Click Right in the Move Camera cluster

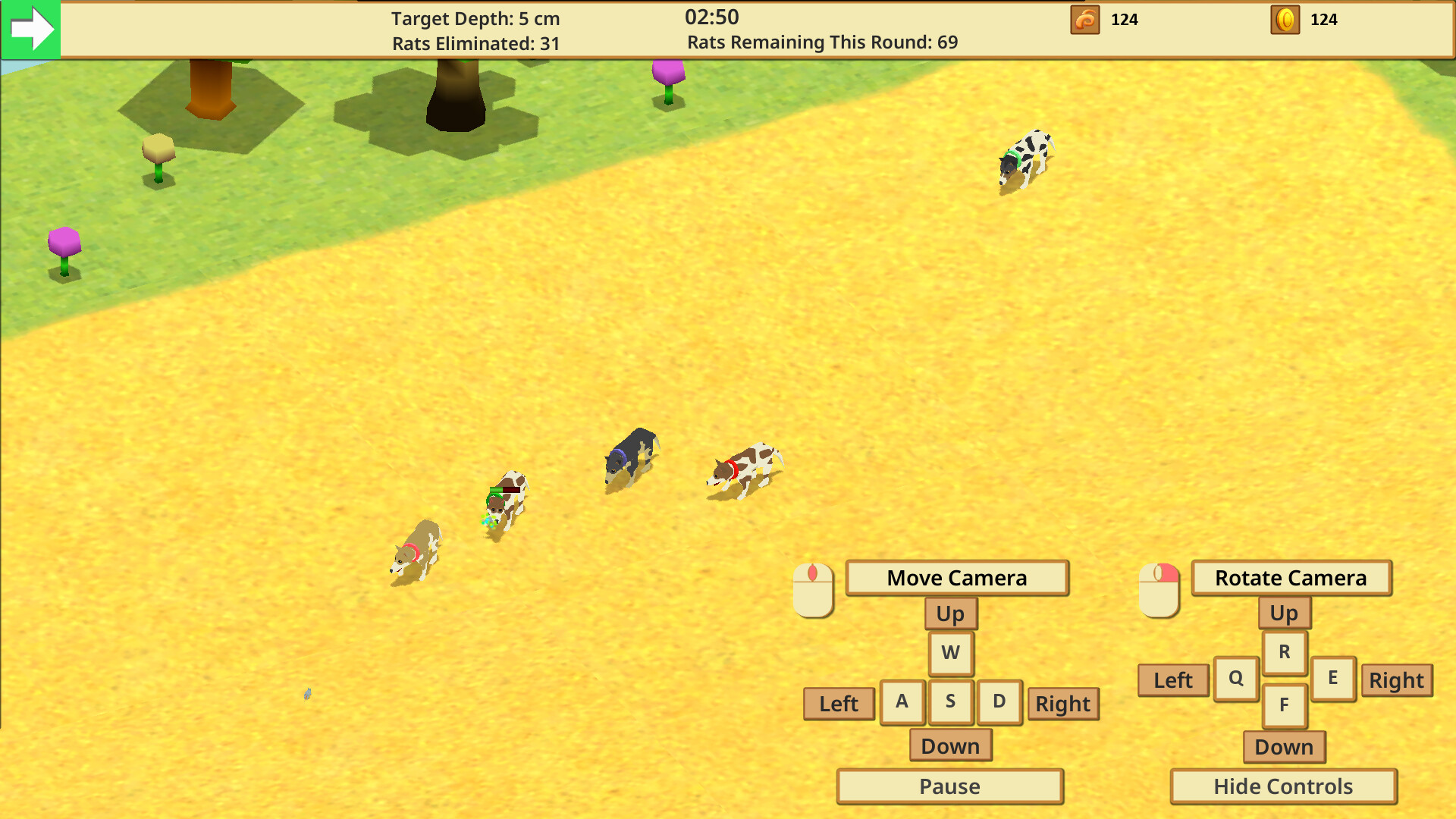1063,704
